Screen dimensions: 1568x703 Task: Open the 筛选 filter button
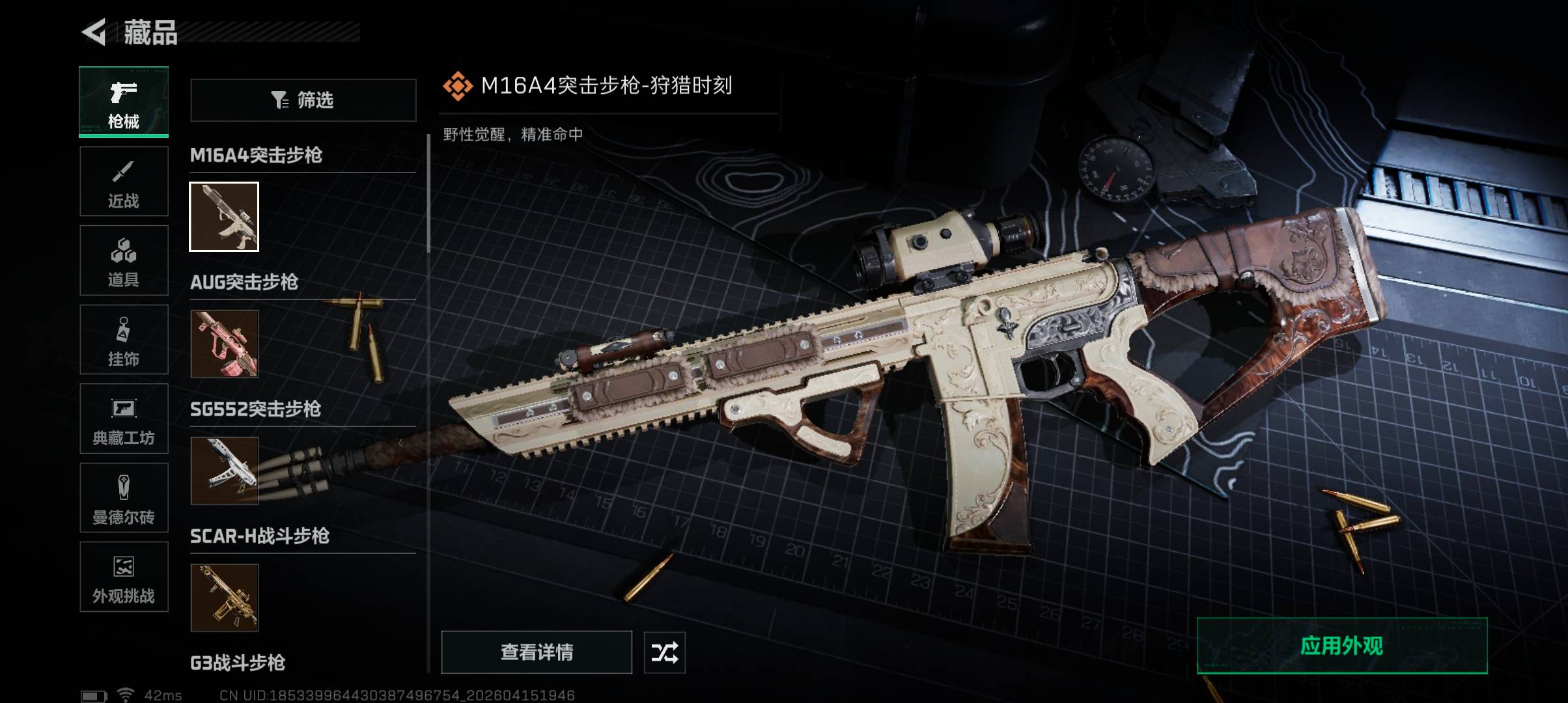(x=303, y=100)
